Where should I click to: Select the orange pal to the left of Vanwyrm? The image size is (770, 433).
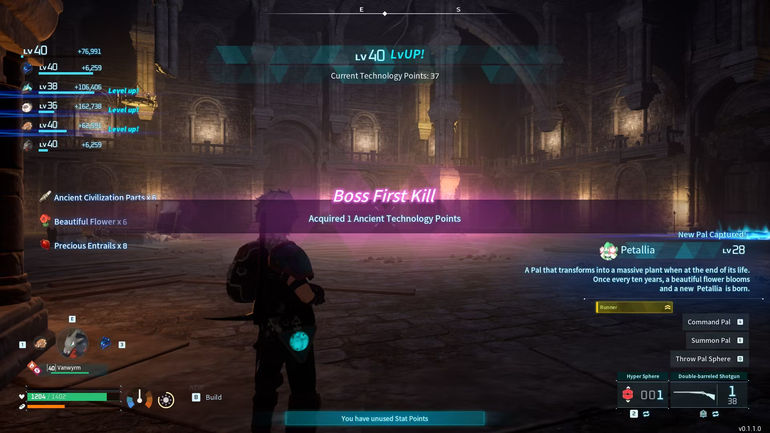coord(41,343)
